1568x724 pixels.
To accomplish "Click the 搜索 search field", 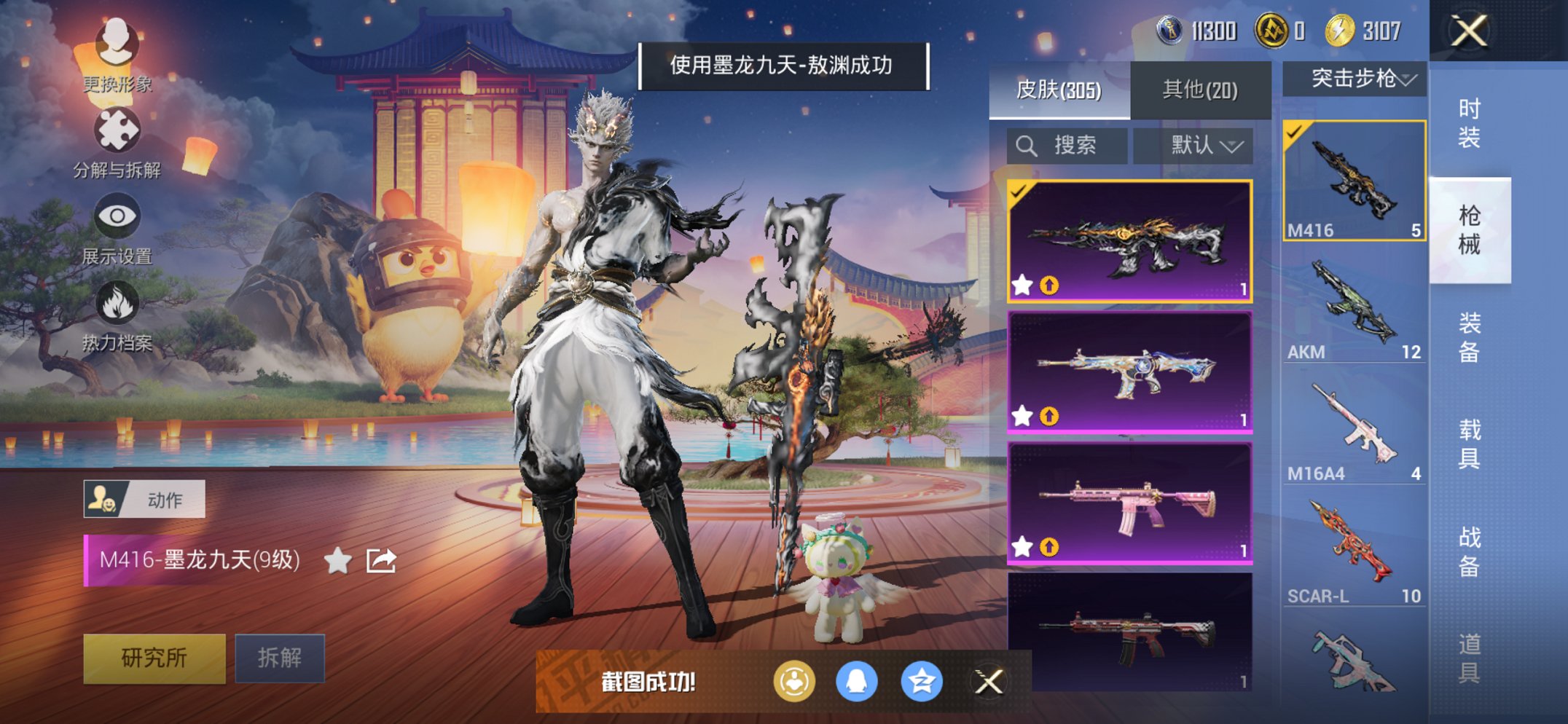I will 1066,145.
